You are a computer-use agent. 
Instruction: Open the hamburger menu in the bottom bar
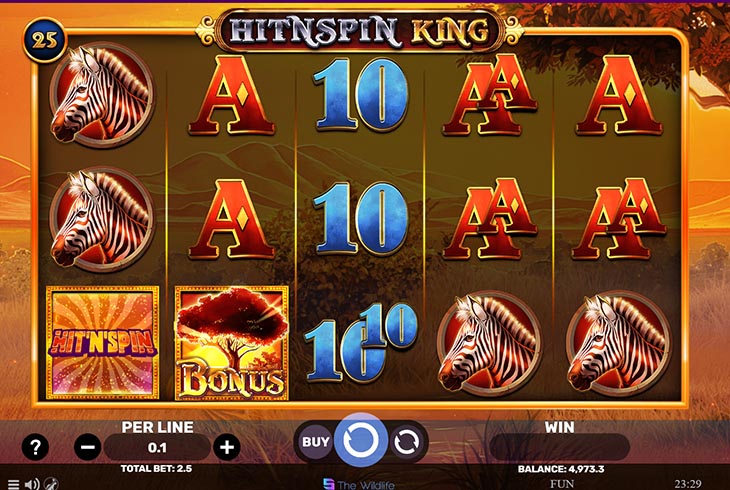click(x=12, y=484)
